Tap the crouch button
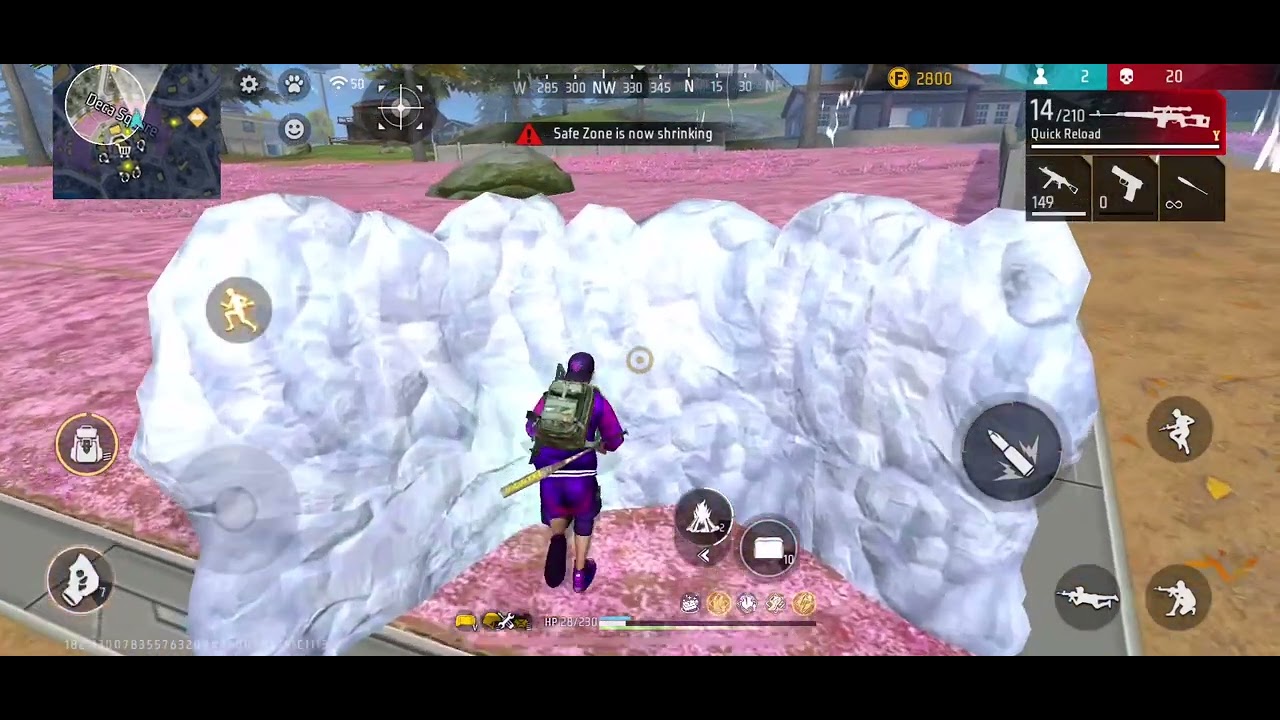The width and height of the screenshot is (1280, 720). click(1180, 597)
